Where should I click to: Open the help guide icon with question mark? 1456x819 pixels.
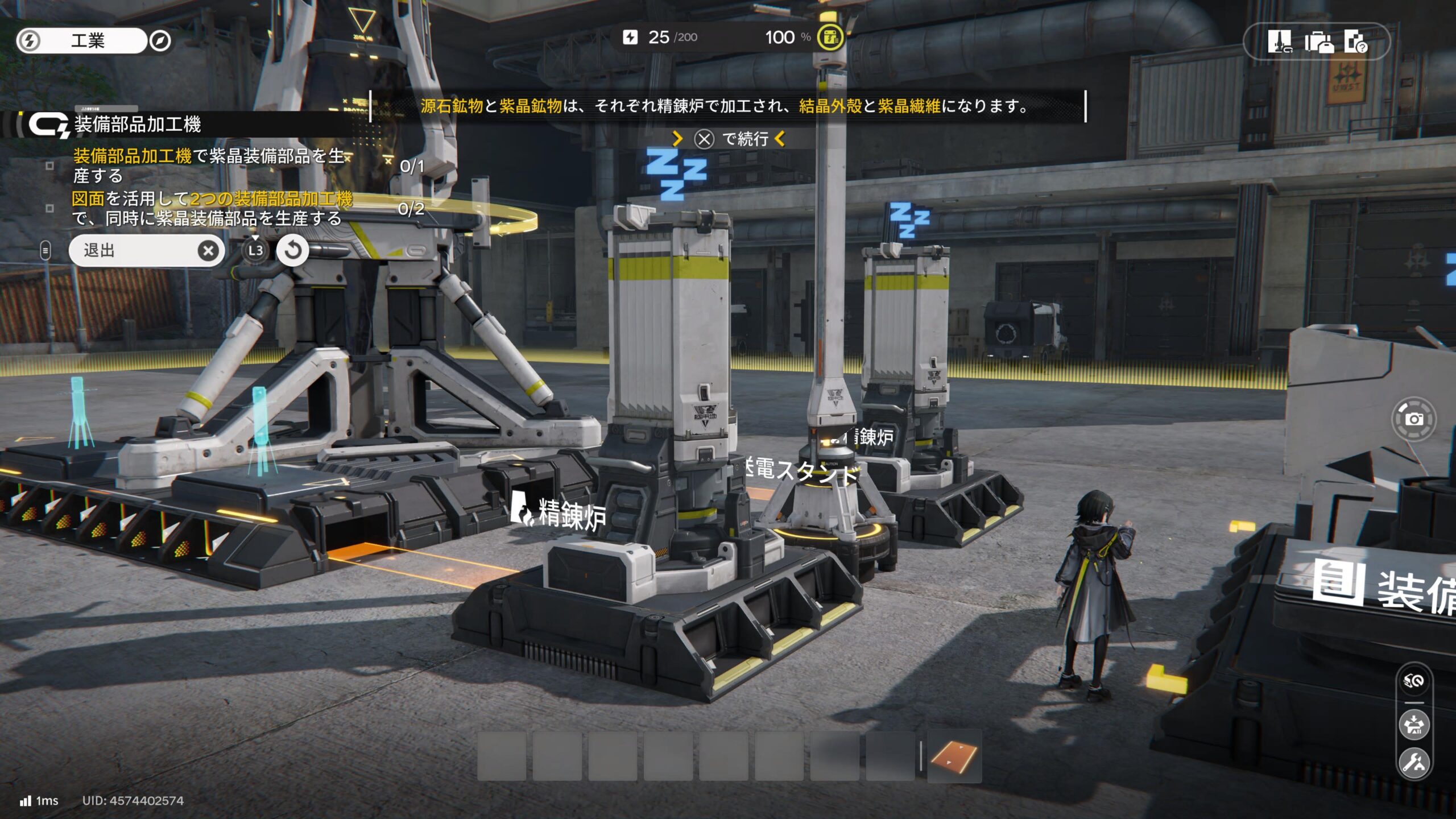coord(1356,42)
